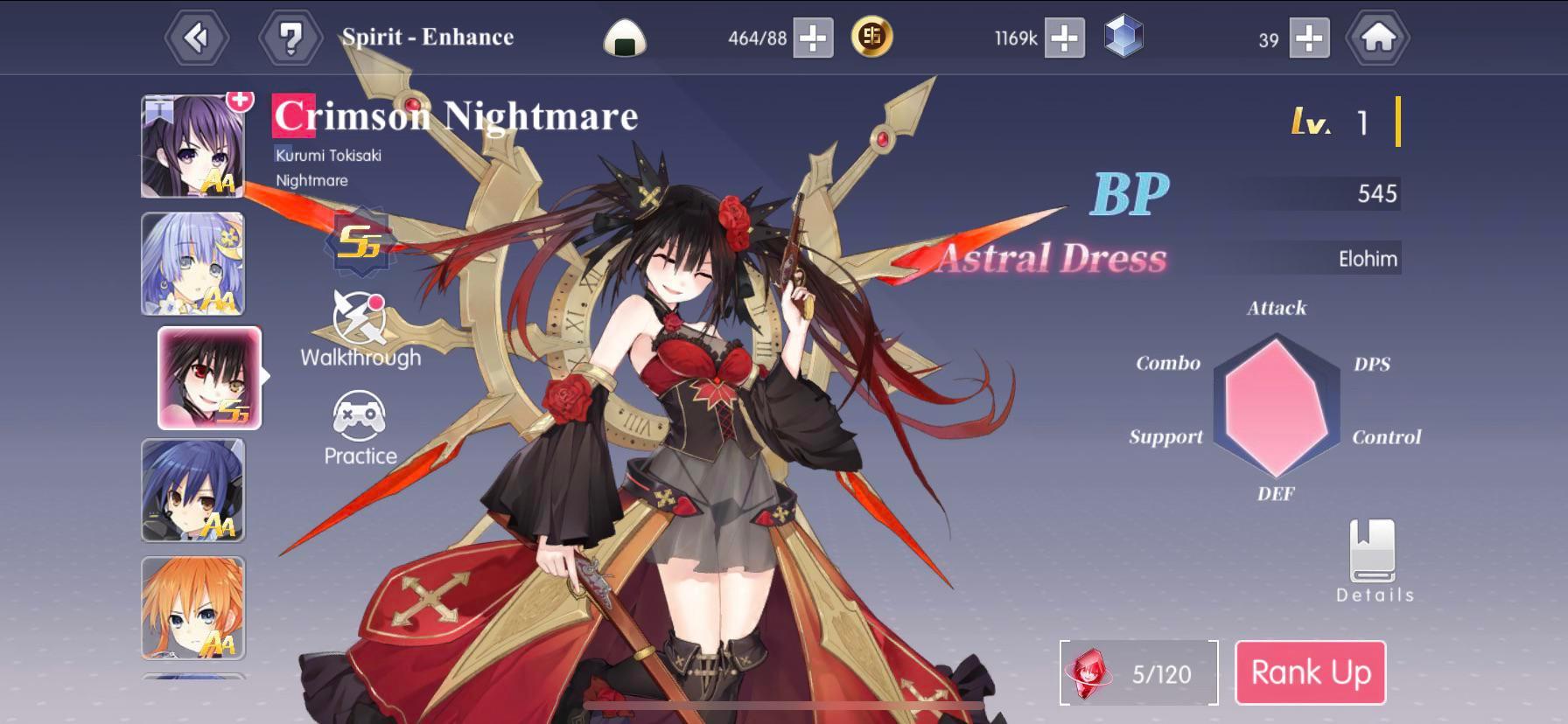This screenshot has height=724, width=1568.
Task: Tap the gold coin currency icon
Action: tap(873, 37)
